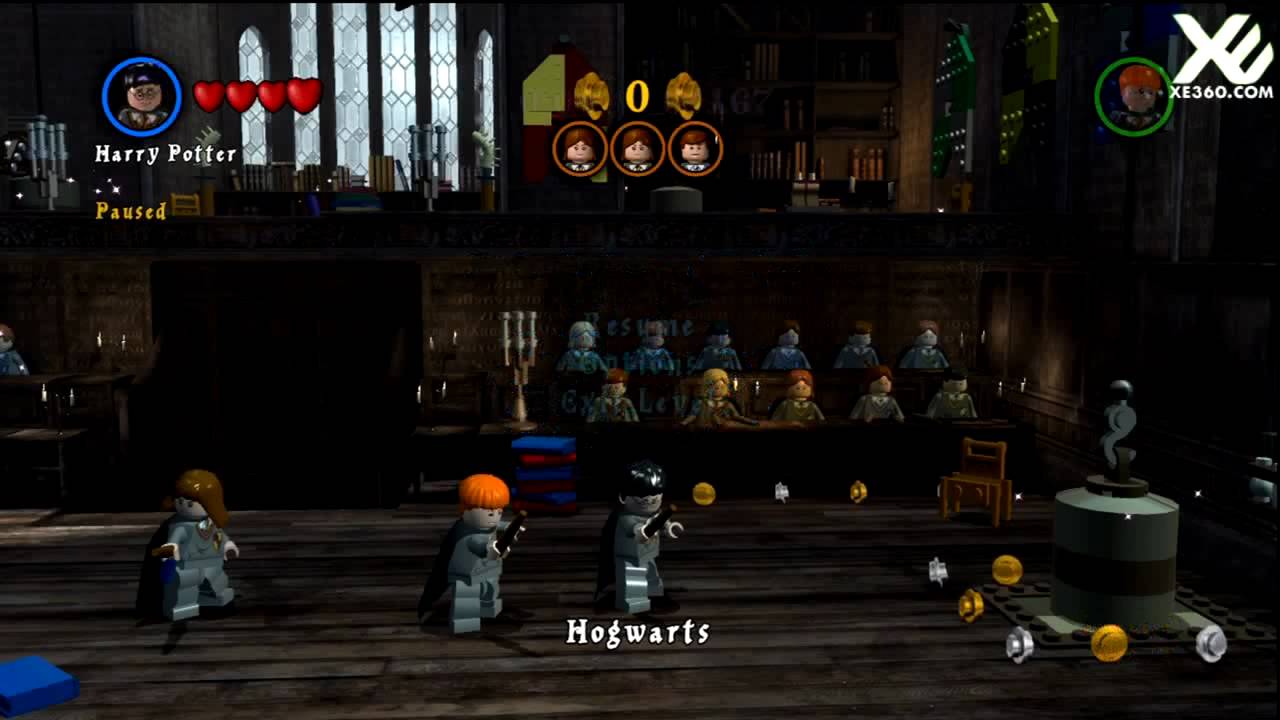The height and width of the screenshot is (720, 1280).
Task: Click the Paused status label
Action: point(131,212)
